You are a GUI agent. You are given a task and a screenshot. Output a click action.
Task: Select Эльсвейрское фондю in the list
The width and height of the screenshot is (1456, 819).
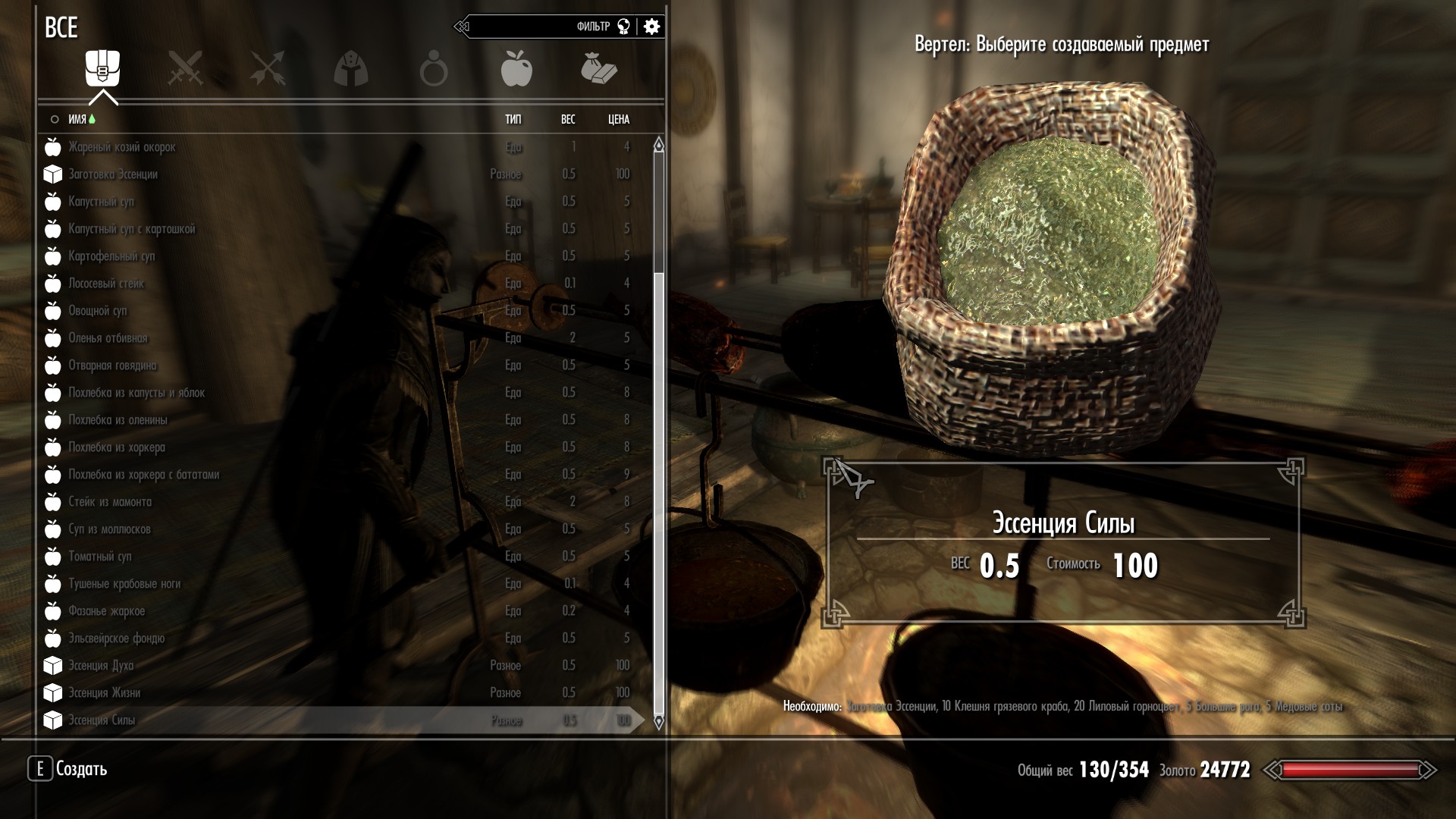coord(116,639)
